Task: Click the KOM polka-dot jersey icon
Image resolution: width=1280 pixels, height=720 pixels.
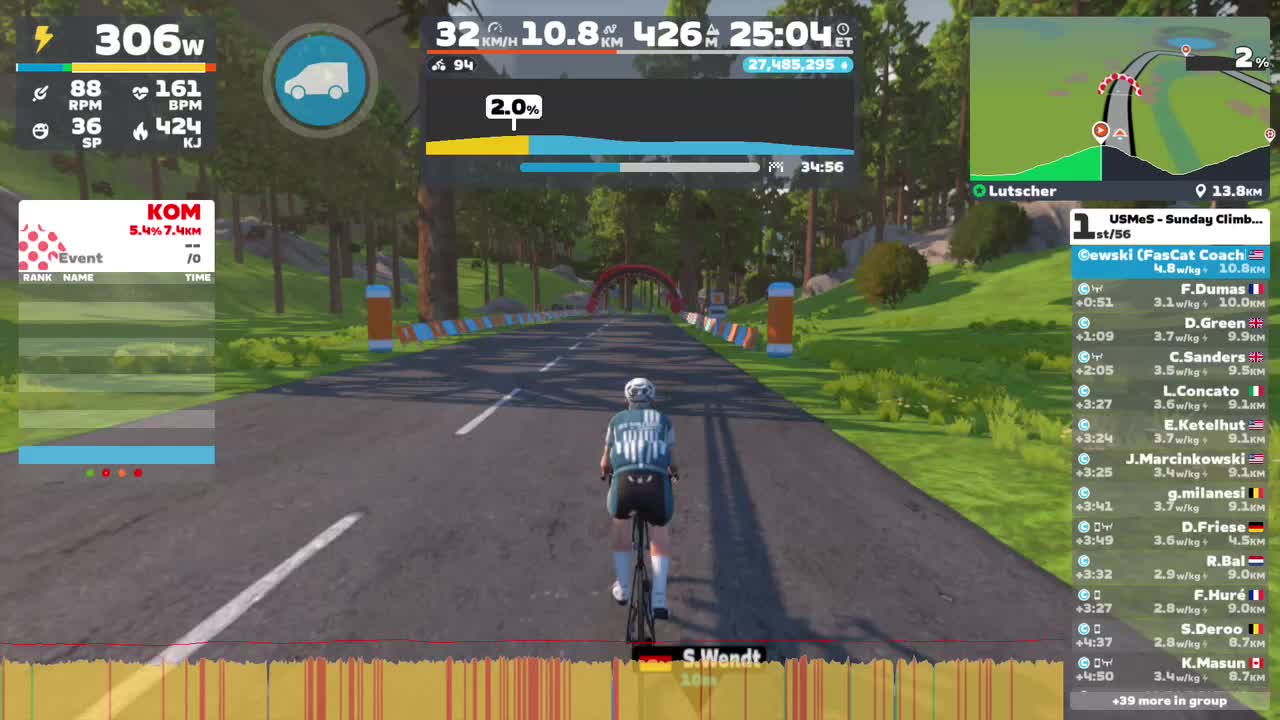Action: tap(42, 243)
